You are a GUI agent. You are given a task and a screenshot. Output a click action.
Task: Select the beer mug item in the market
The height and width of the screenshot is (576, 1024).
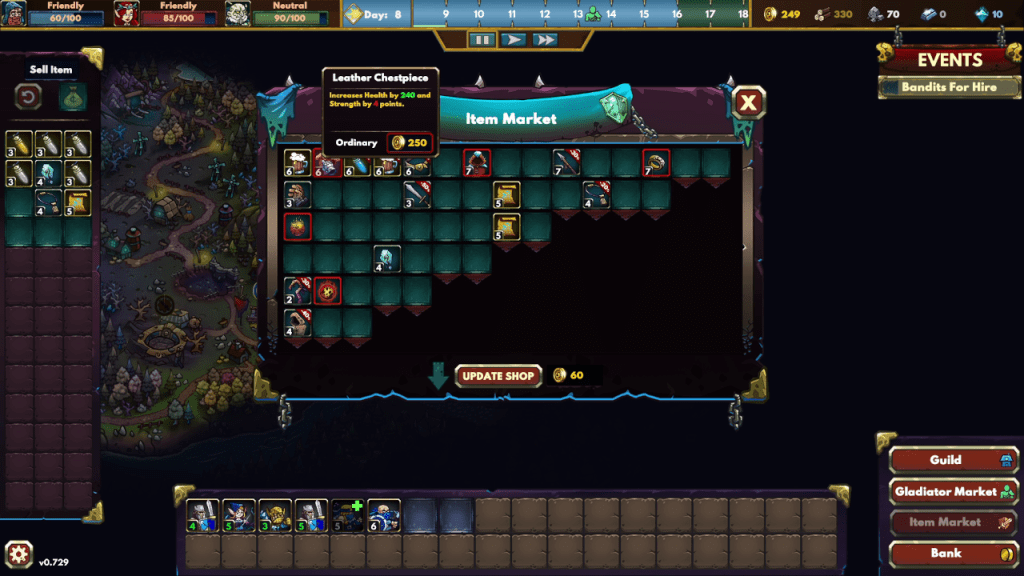[x=297, y=162]
